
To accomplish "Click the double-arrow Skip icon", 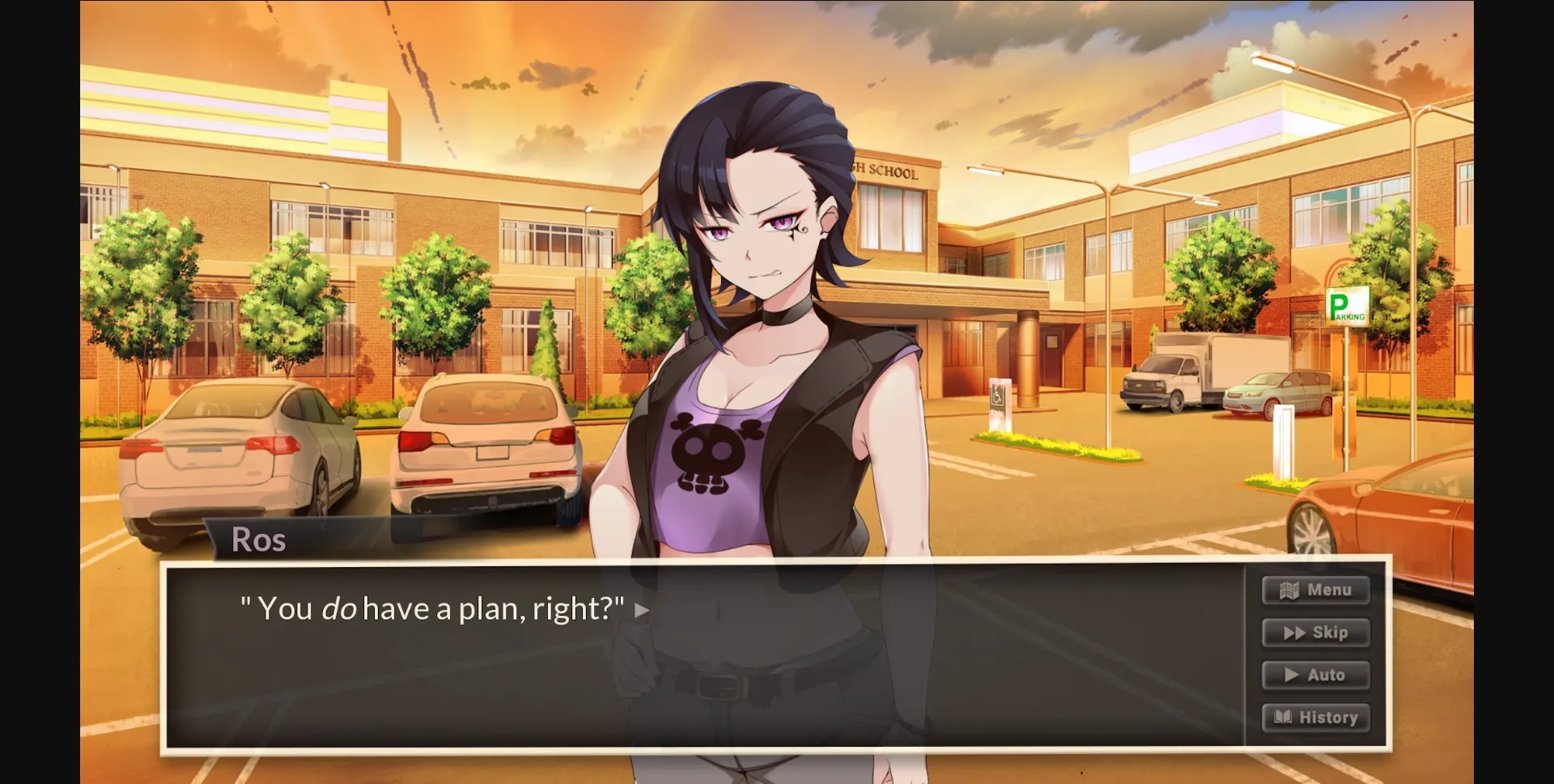I will [x=1293, y=633].
